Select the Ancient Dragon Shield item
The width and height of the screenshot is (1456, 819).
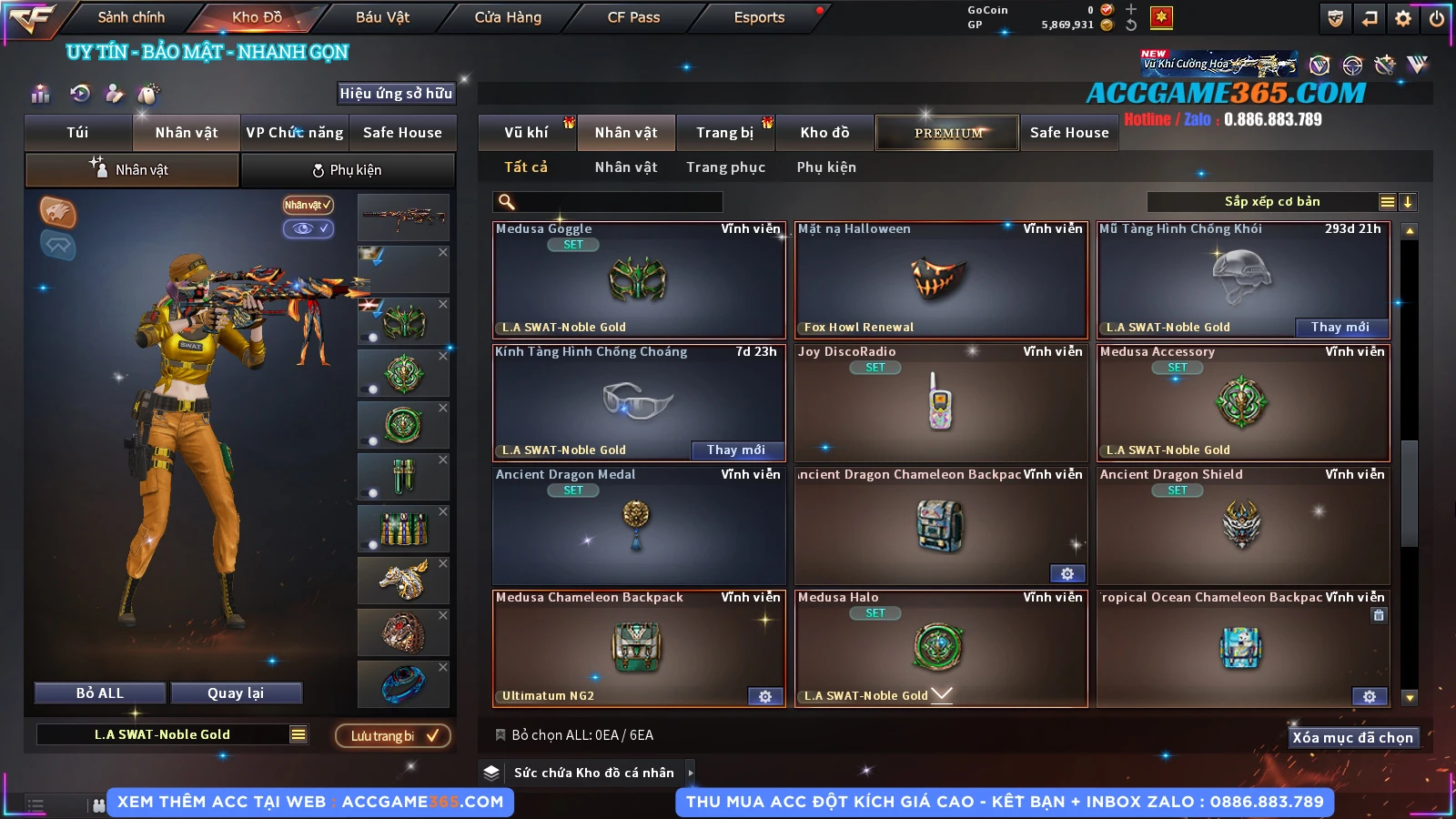[x=1242, y=526]
